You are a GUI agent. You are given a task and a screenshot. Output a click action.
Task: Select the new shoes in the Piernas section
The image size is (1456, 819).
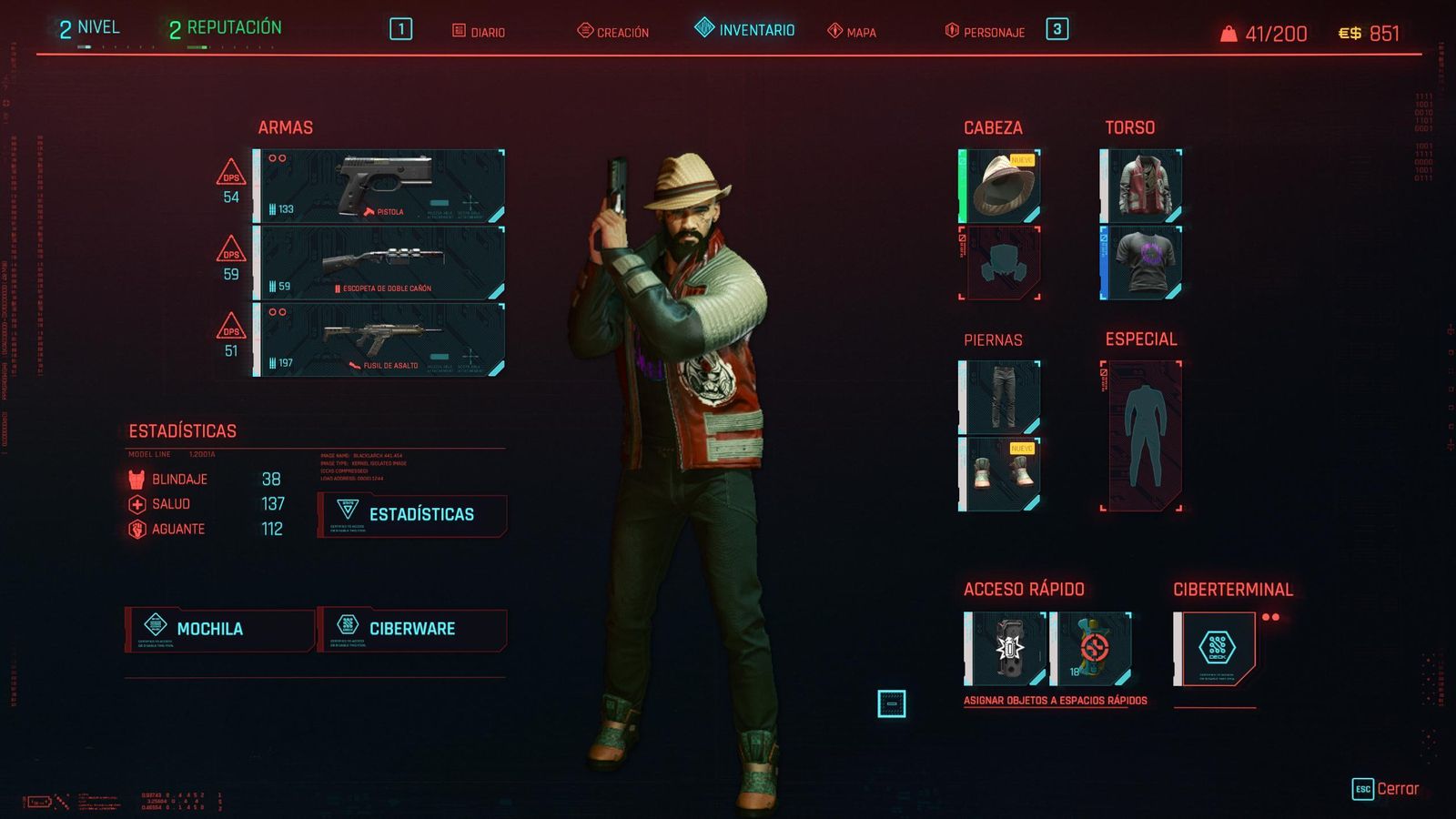pos(1001,473)
